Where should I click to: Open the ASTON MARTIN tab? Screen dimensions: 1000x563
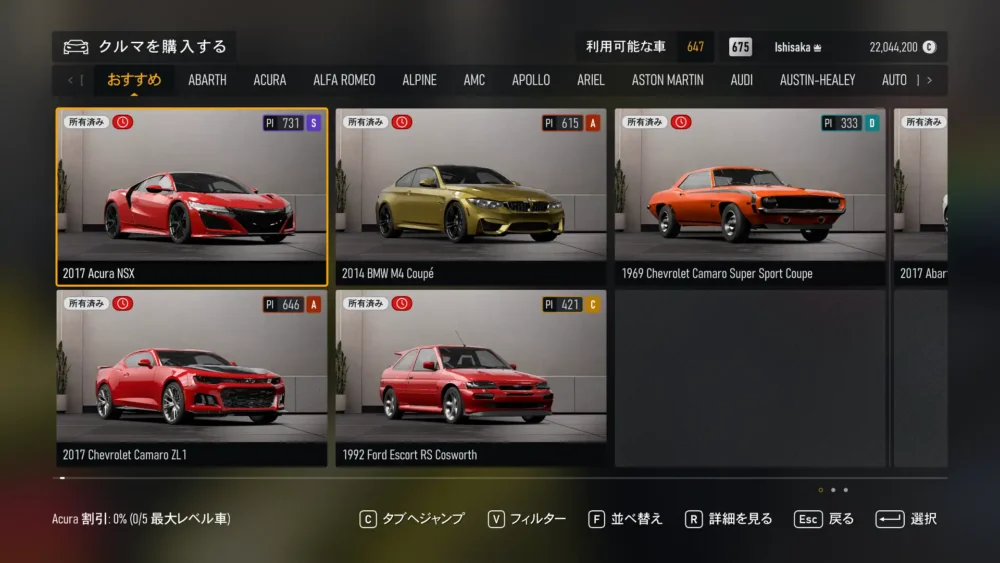point(667,80)
